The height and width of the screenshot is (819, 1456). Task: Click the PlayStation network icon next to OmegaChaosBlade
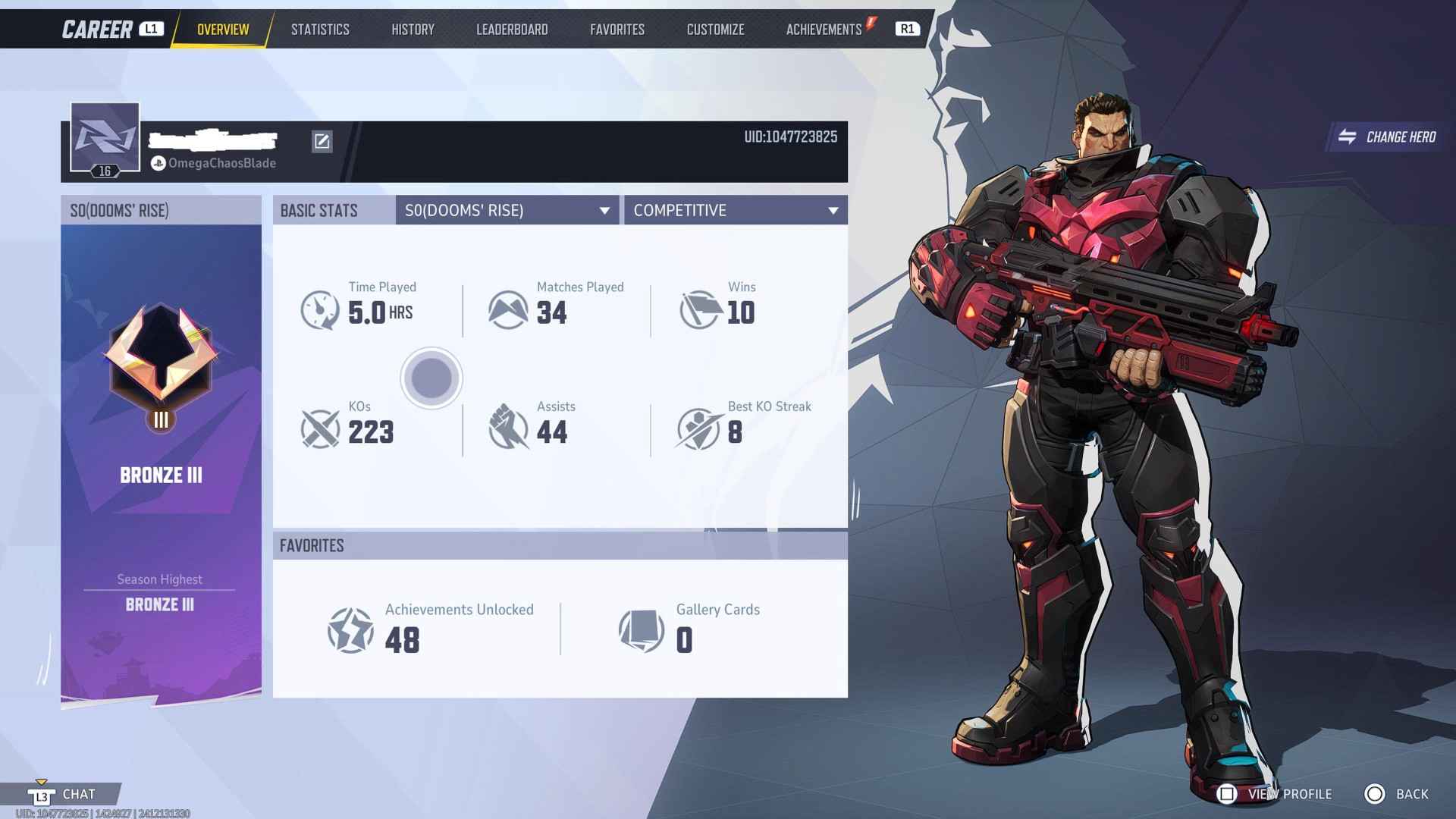(158, 162)
